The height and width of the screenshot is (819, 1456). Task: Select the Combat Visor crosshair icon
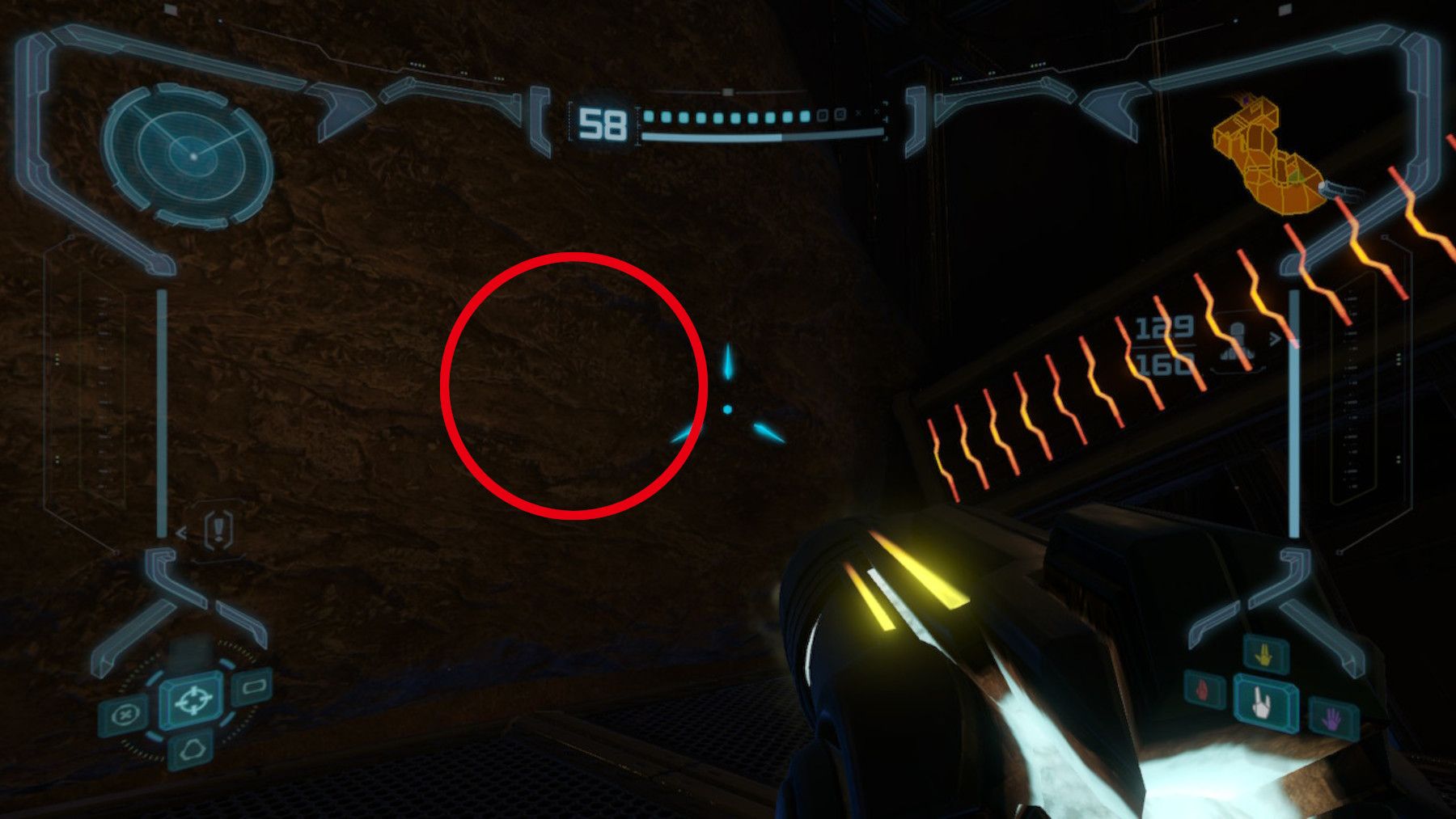[x=194, y=701]
